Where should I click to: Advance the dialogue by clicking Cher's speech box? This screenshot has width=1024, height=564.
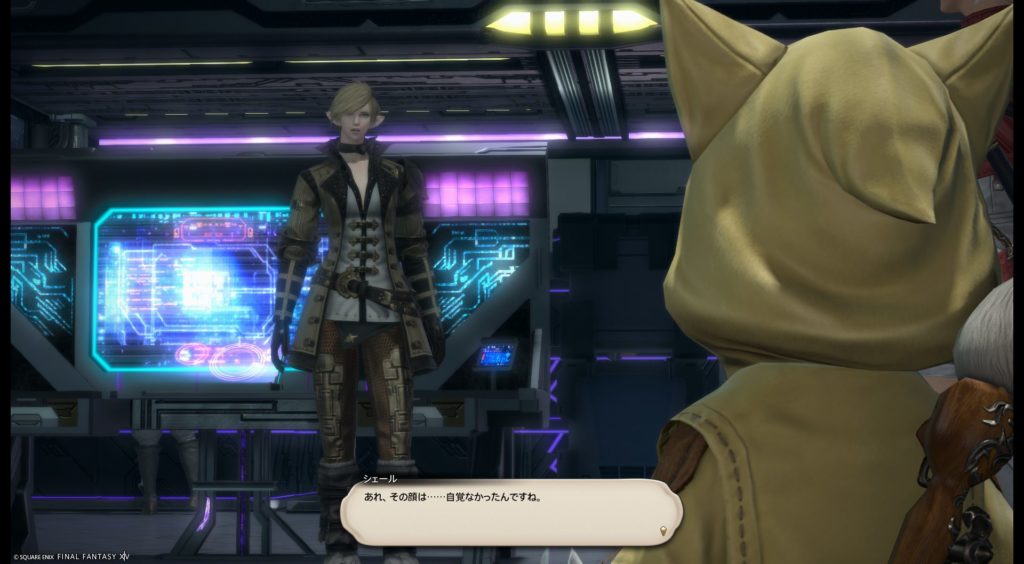[510, 511]
